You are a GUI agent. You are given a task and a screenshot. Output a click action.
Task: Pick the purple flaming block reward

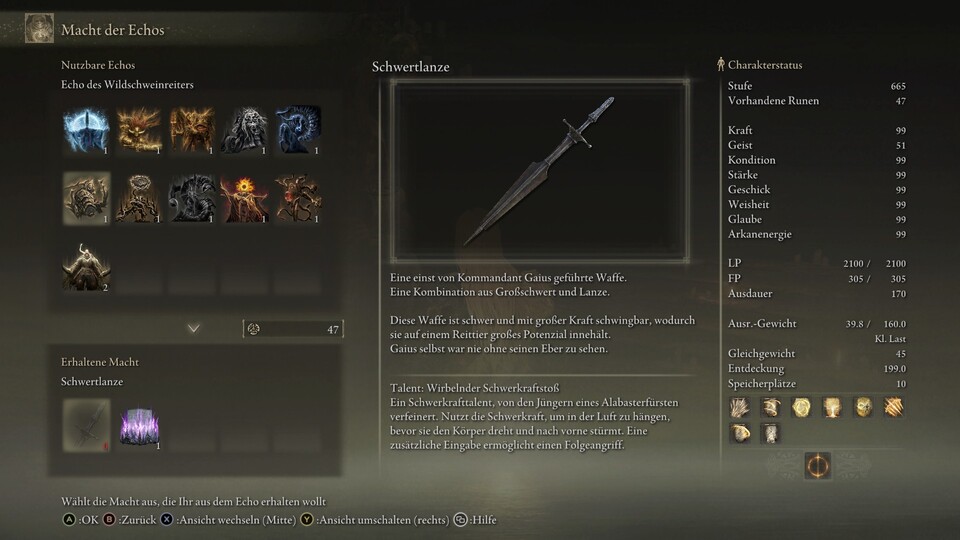click(x=139, y=422)
